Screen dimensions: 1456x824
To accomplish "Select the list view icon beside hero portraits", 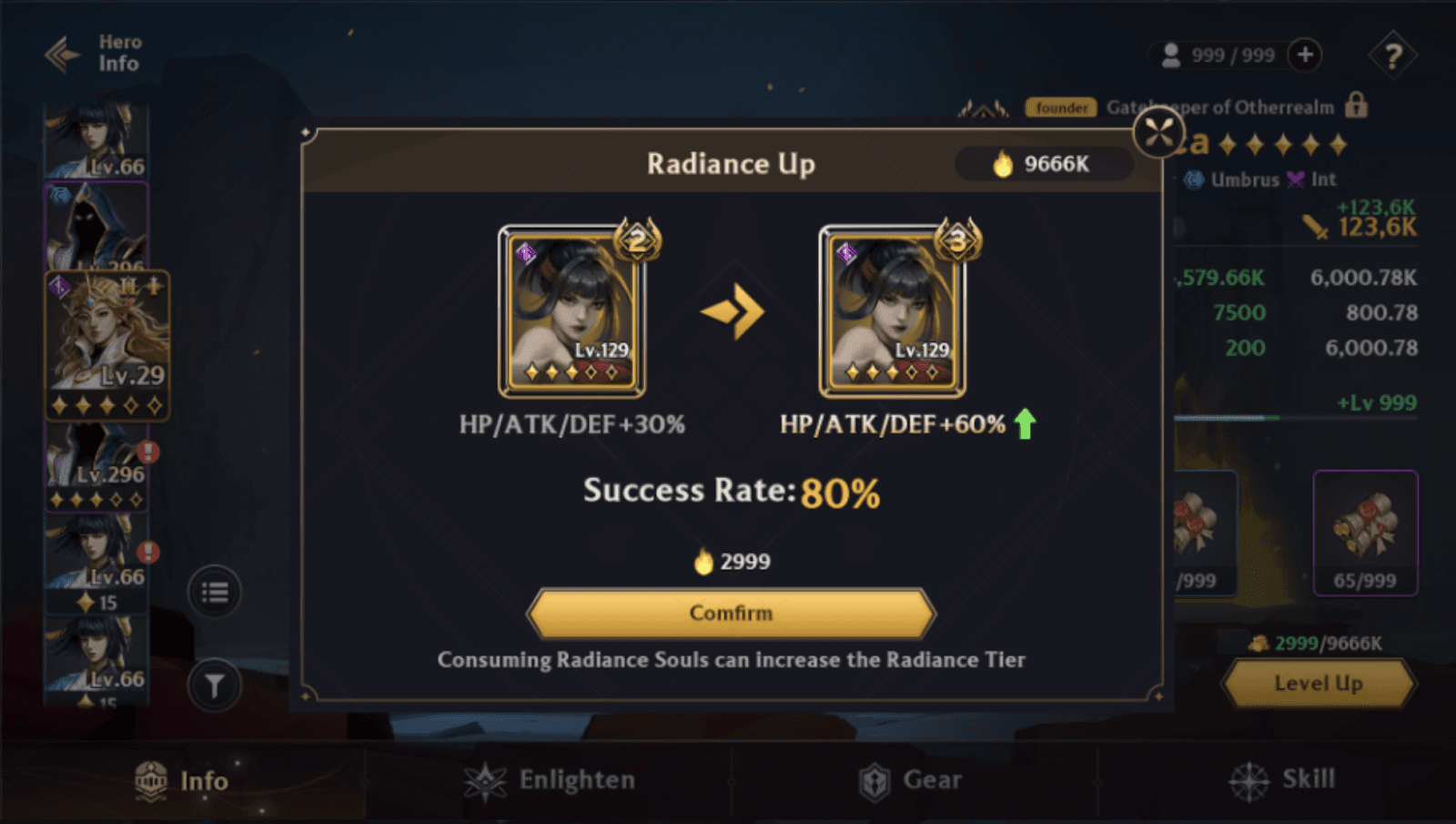I will 215,591.
